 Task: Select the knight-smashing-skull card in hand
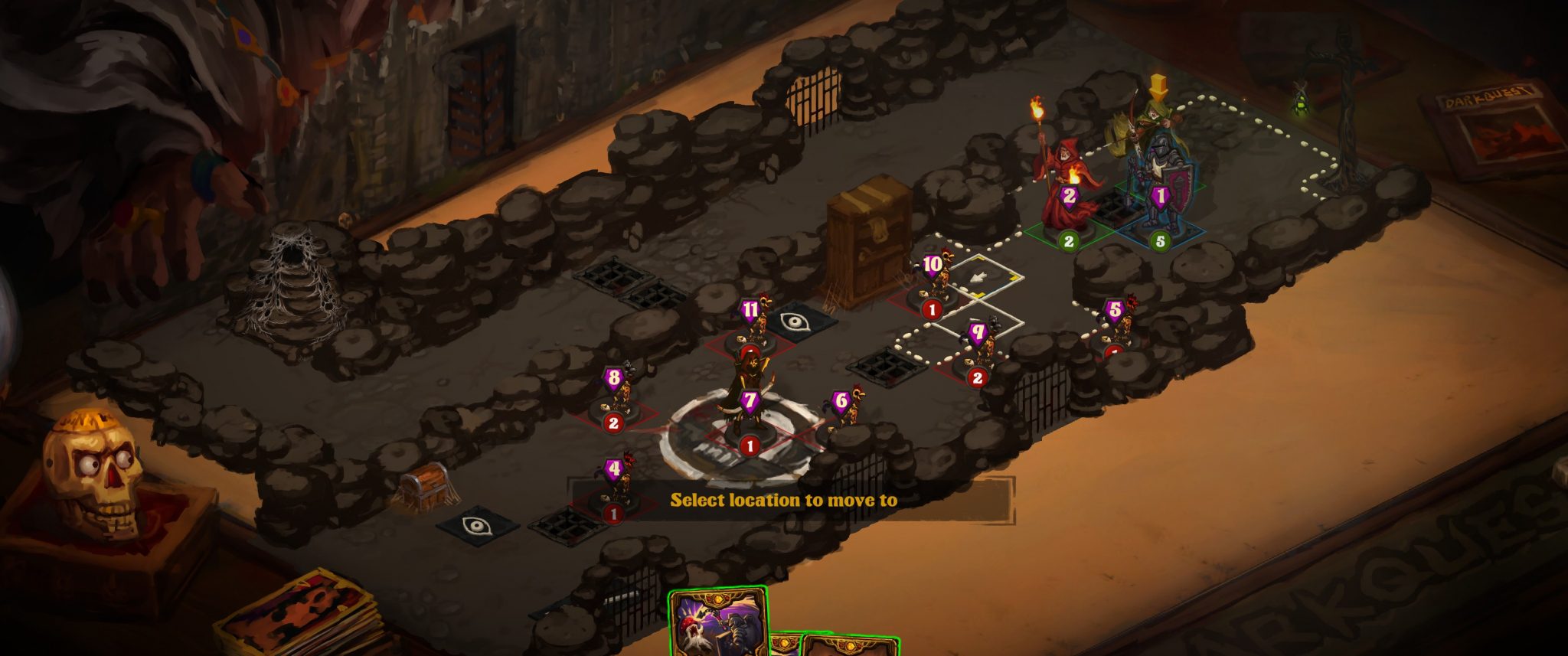tap(717, 624)
